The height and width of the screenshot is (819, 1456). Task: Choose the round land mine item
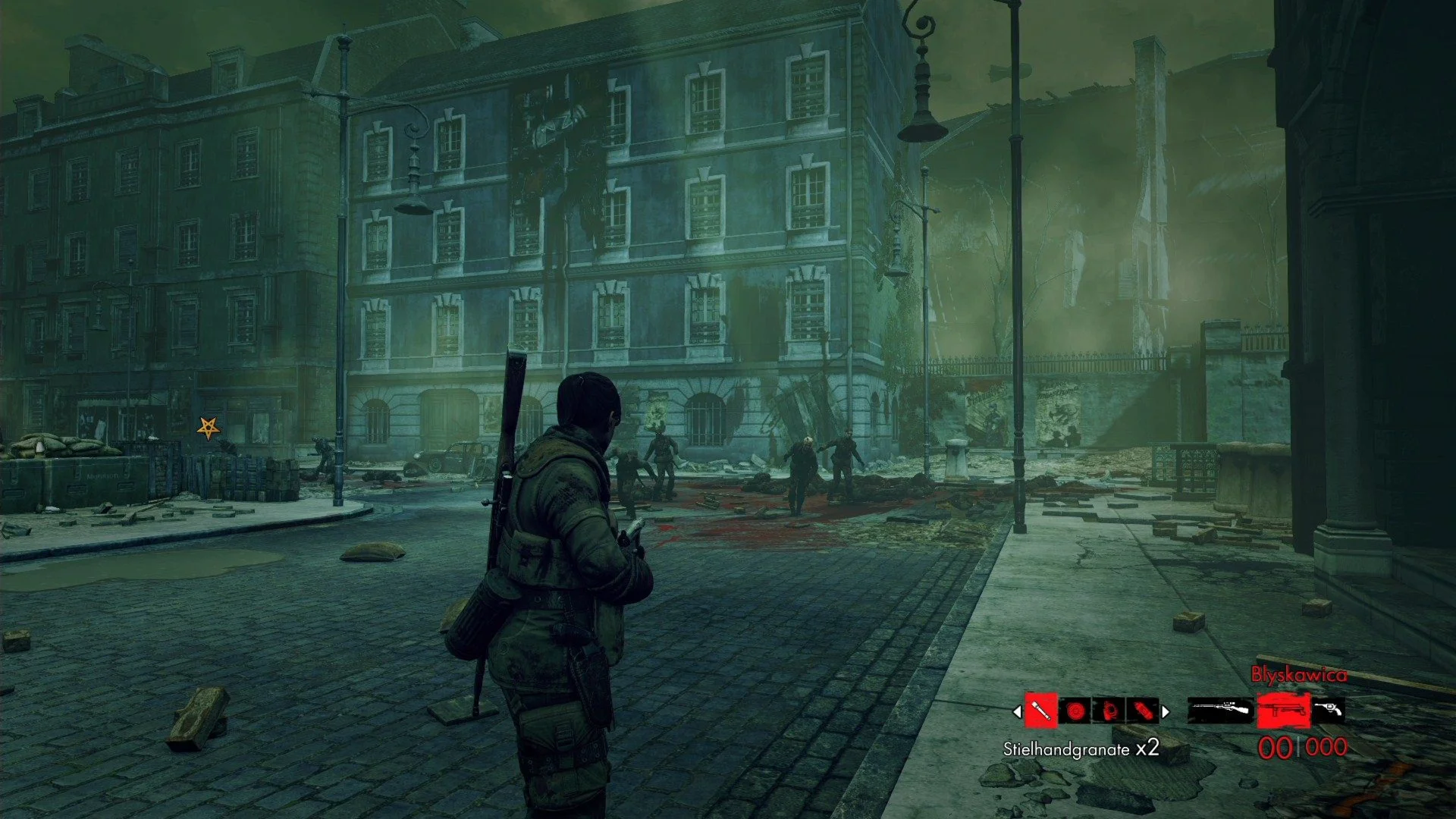[x=1075, y=711]
